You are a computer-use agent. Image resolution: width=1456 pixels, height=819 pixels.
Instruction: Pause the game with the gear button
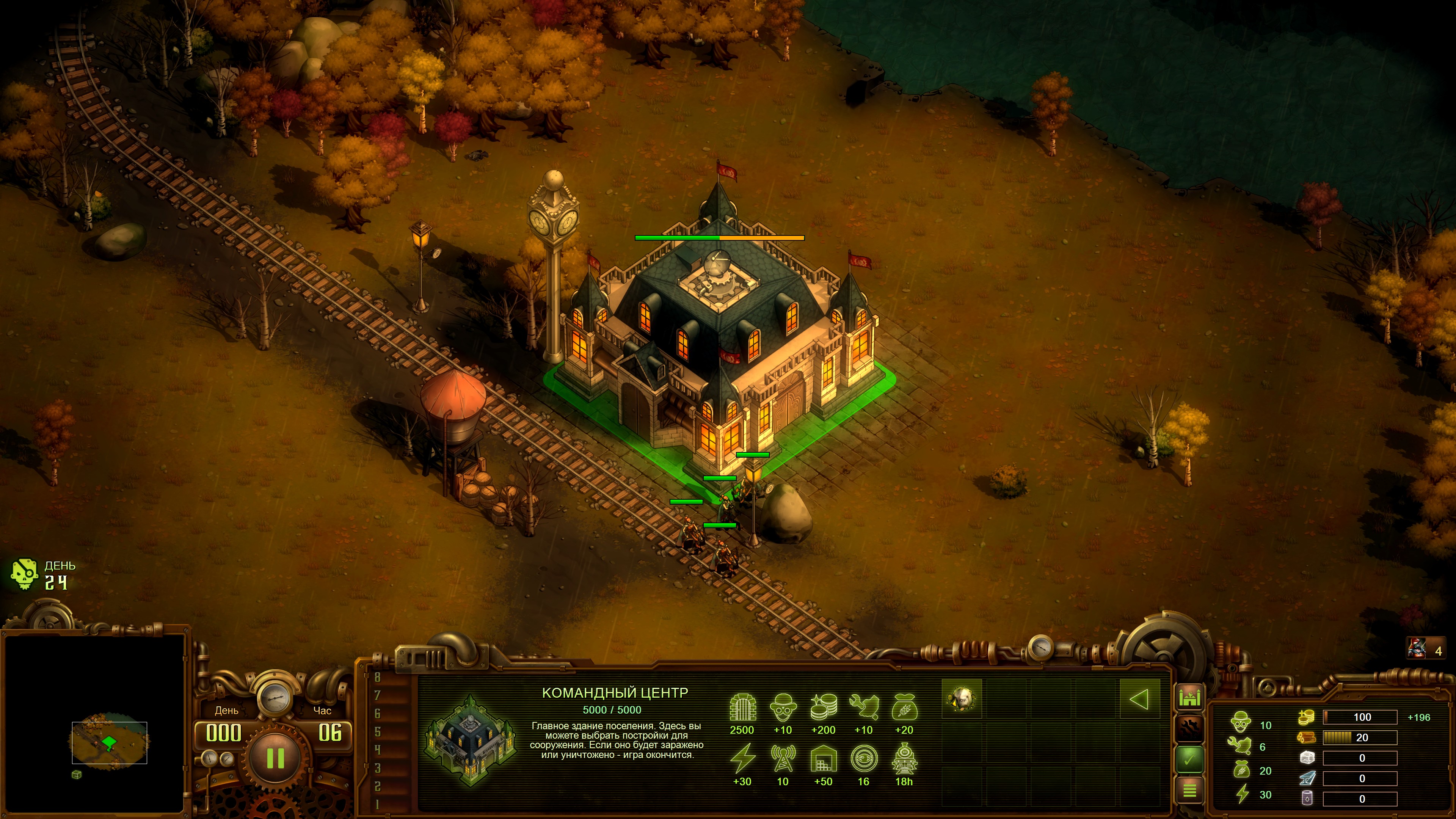click(275, 758)
